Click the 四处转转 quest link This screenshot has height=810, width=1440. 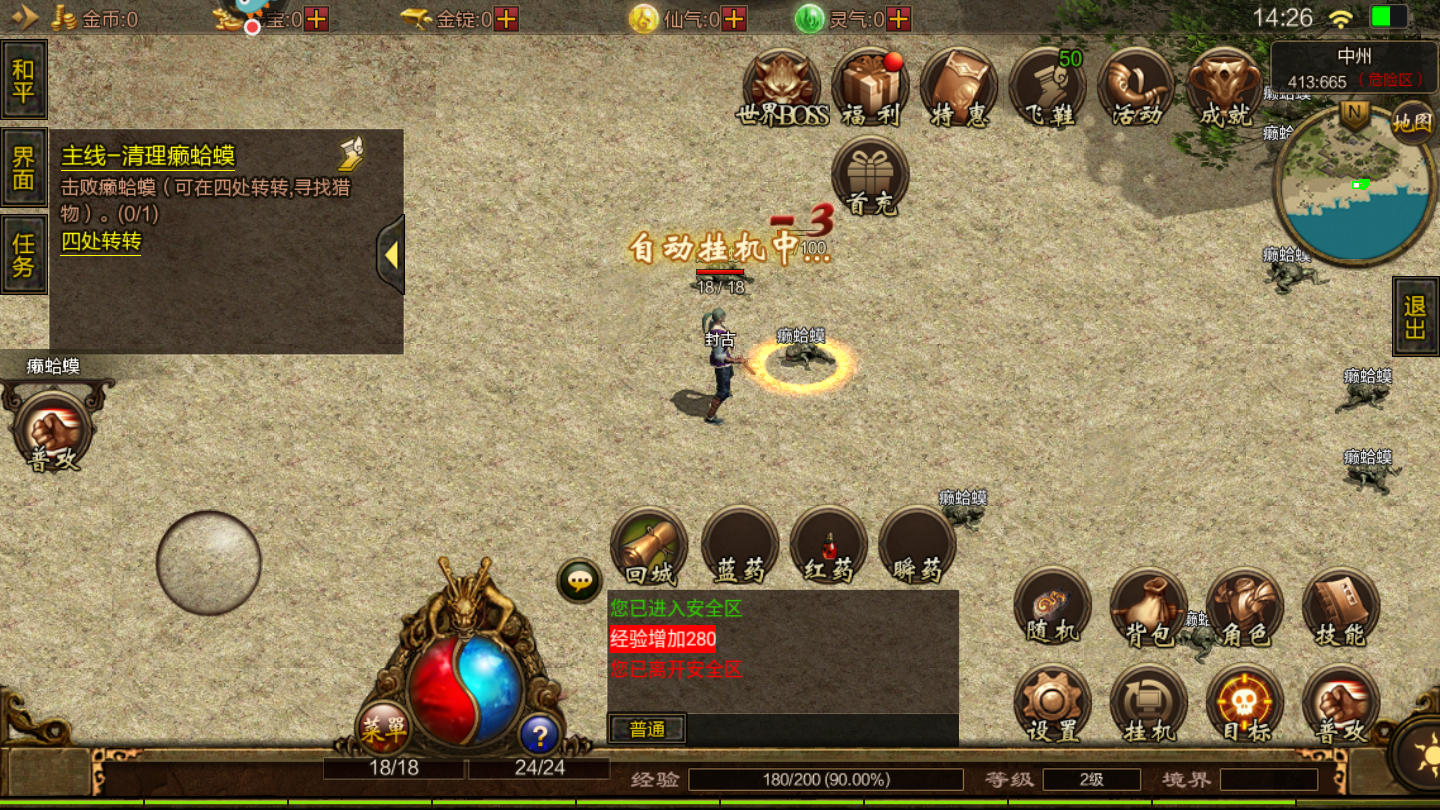point(101,241)
